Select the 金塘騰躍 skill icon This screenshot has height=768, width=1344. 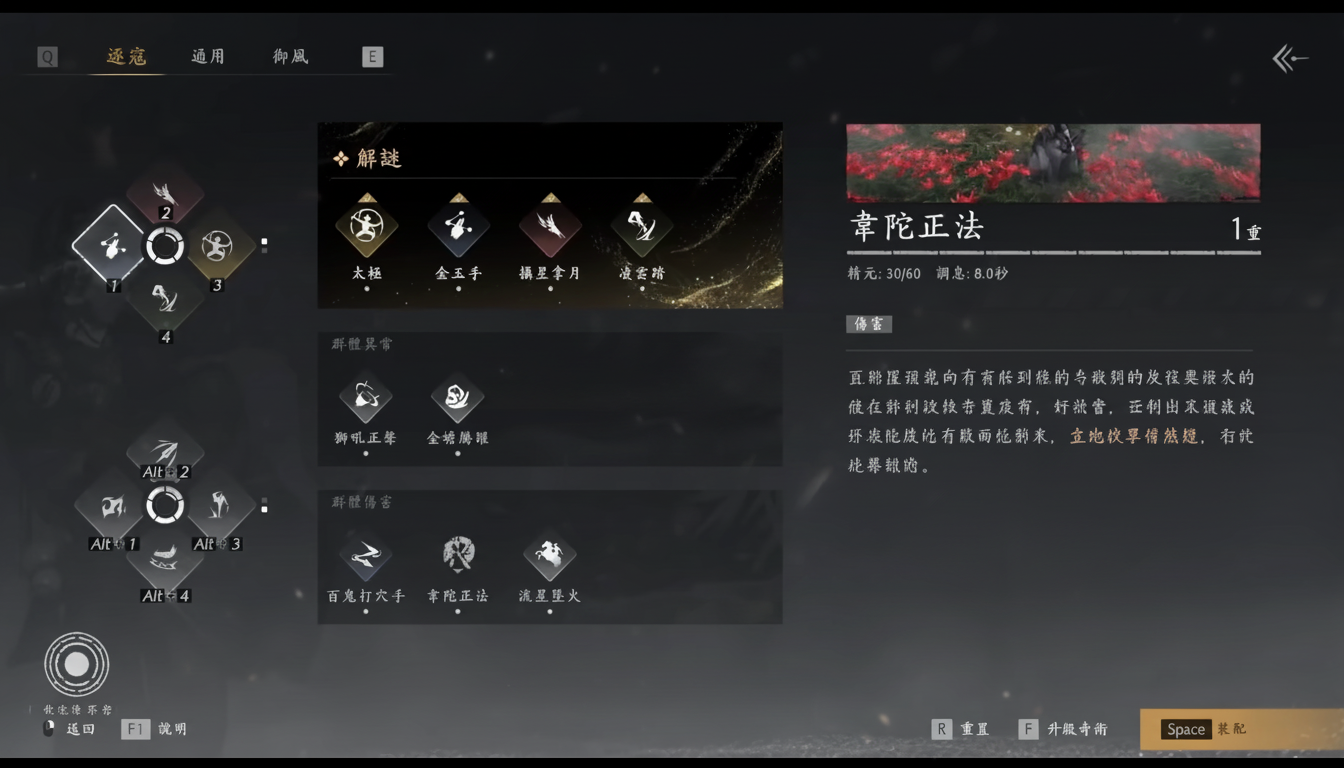coord(458,396)
